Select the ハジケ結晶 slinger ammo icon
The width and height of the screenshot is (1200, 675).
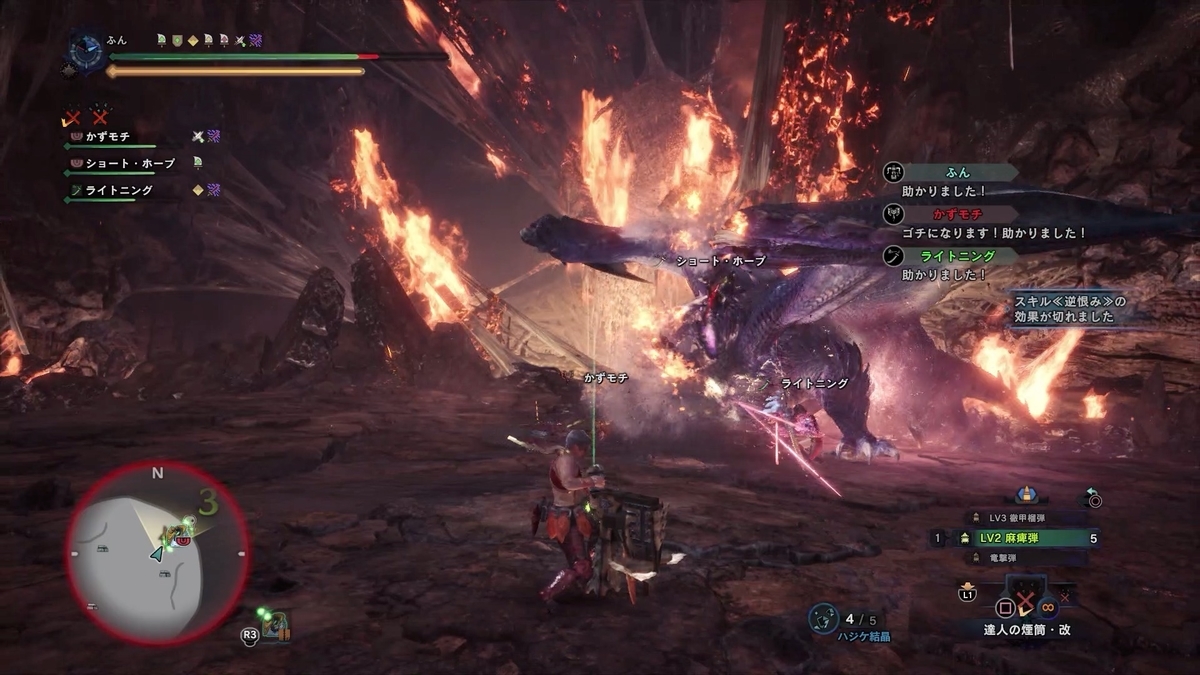click(x=822, y=618)
